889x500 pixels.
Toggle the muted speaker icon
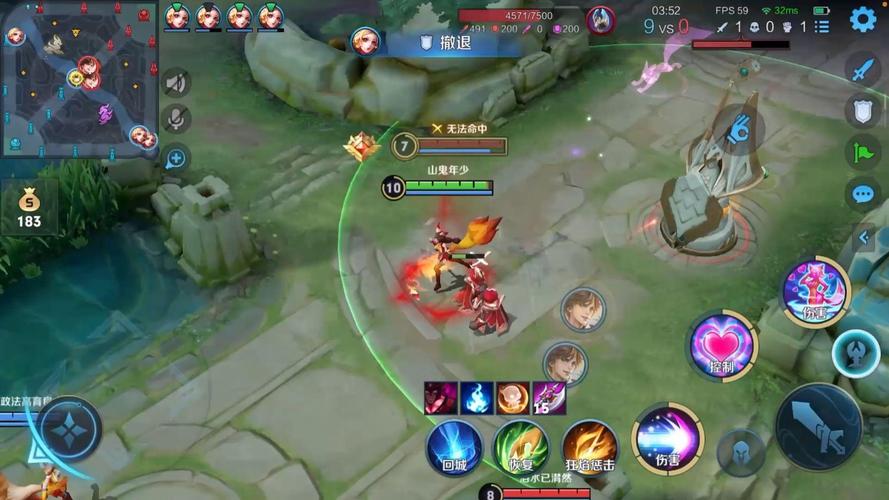[x=176, y=84]
